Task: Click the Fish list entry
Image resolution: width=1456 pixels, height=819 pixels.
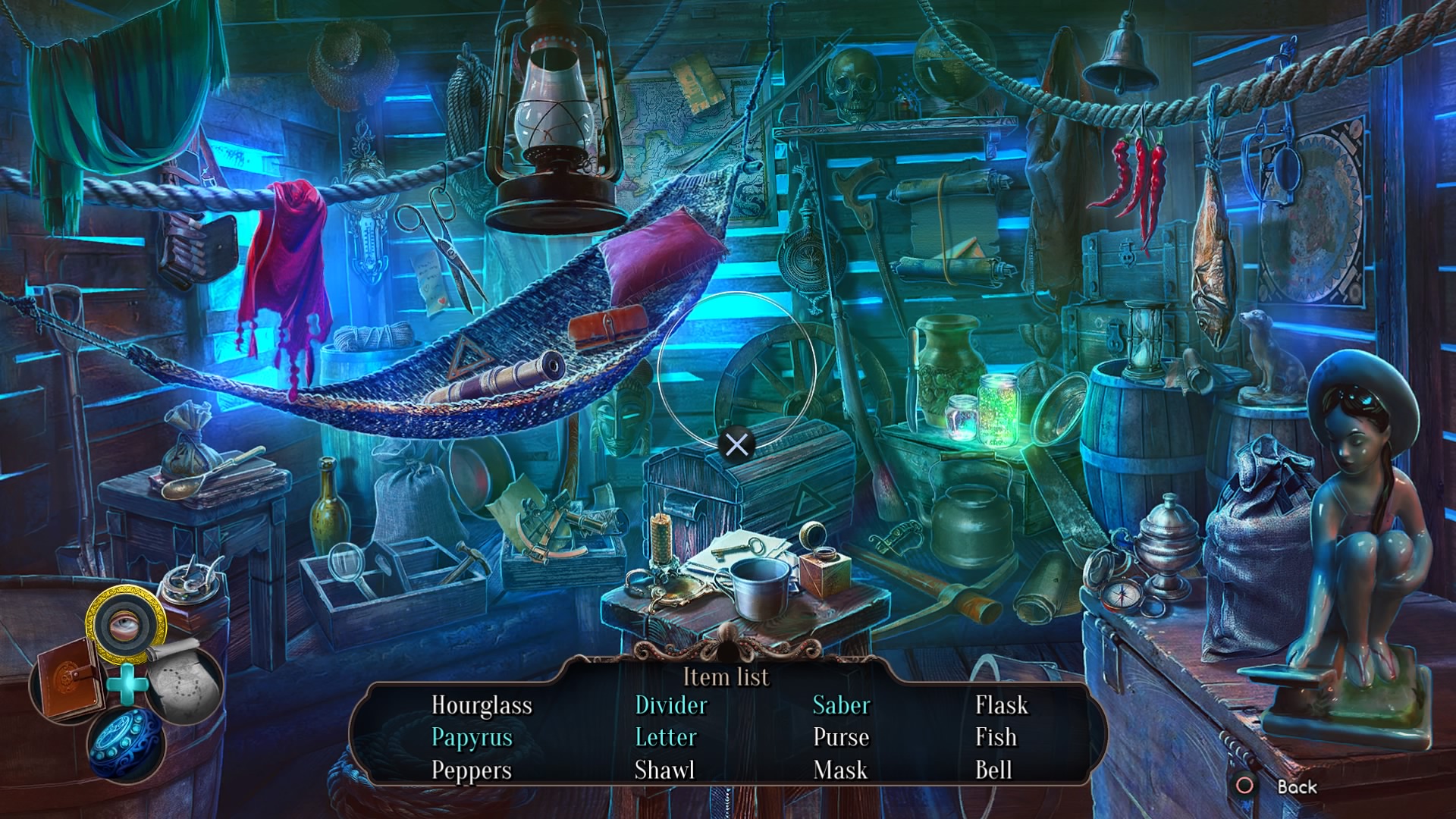Action: (x=996, y=737)
